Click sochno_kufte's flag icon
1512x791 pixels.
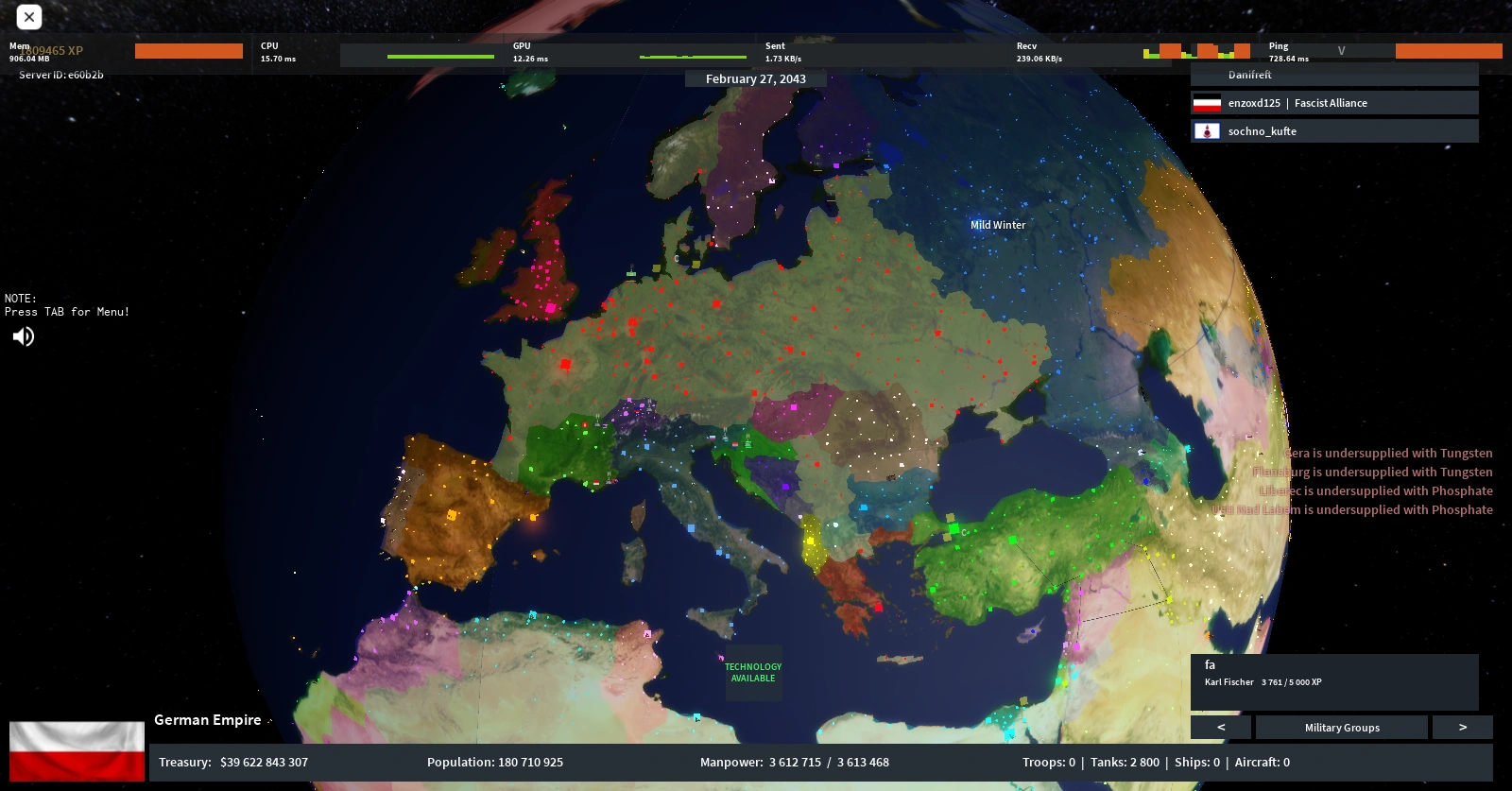pos(1208,131)
